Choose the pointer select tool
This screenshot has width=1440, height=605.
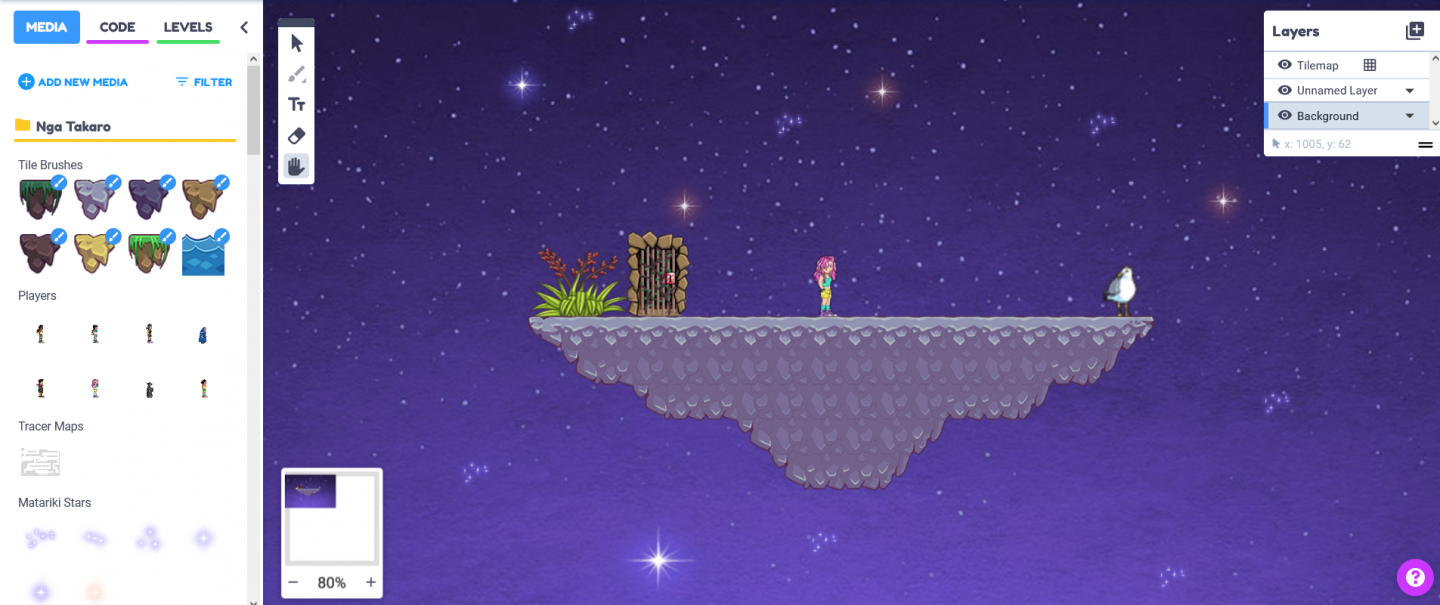(297, 43)
